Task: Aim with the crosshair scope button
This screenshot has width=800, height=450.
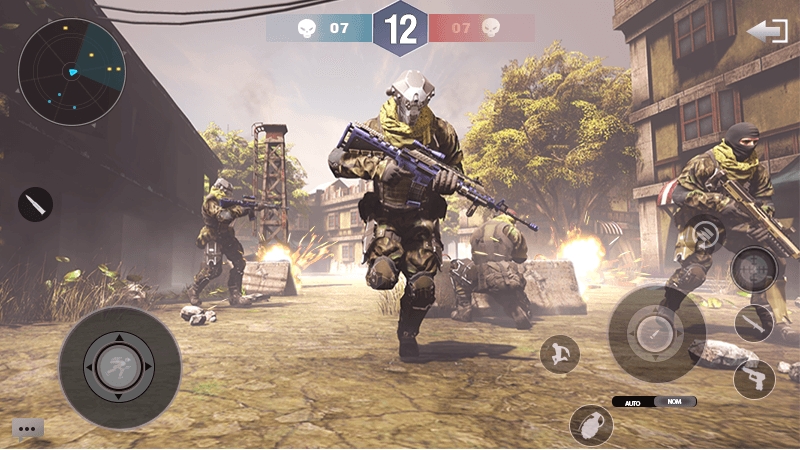Action: (753, 268)
